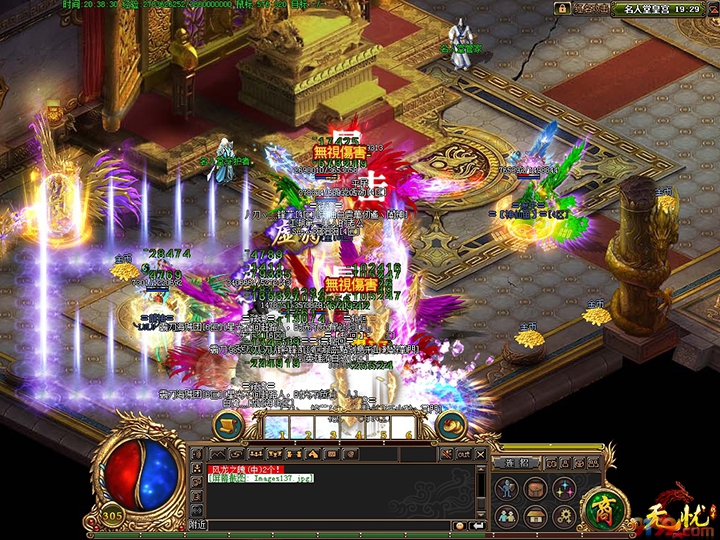
Task: Click the 连招 combo button
Action: click(x=514, y=463)
